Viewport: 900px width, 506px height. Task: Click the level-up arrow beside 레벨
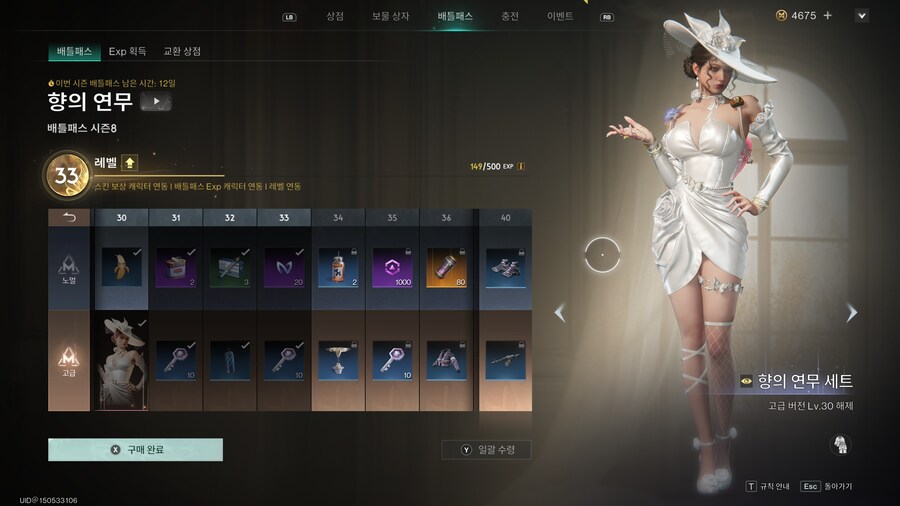coord(130,163)
